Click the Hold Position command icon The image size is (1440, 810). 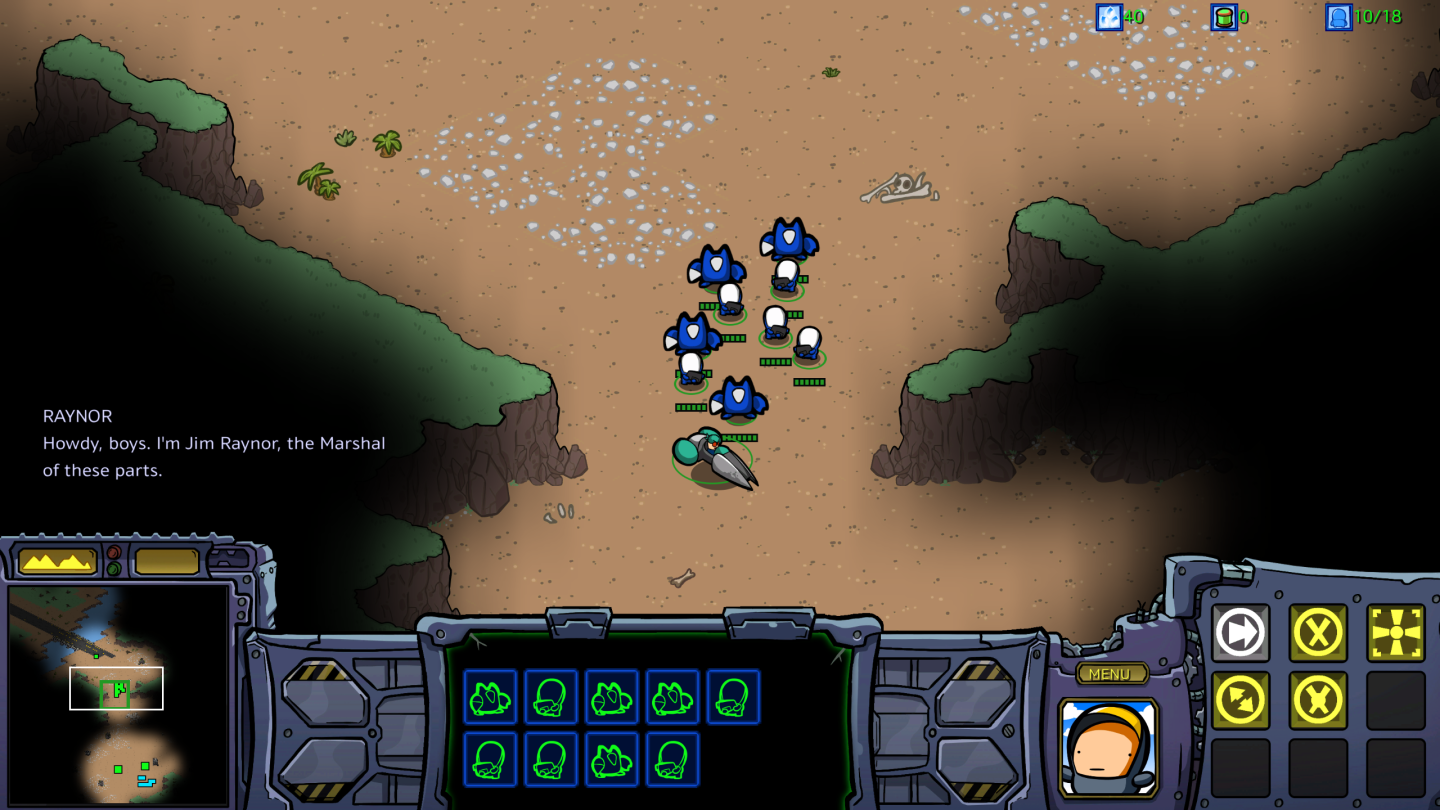[x=1317, y=700]
